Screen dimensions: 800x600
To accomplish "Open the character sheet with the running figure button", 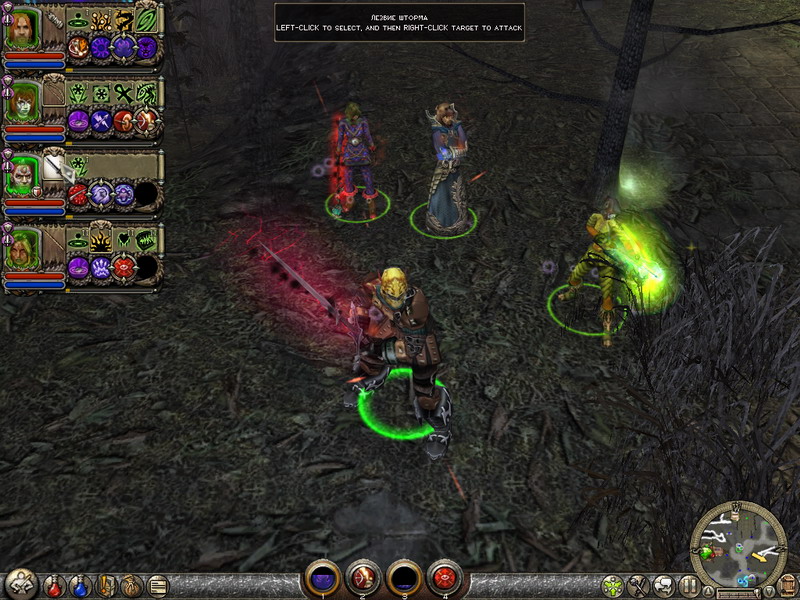I will (x=21, y=583).
